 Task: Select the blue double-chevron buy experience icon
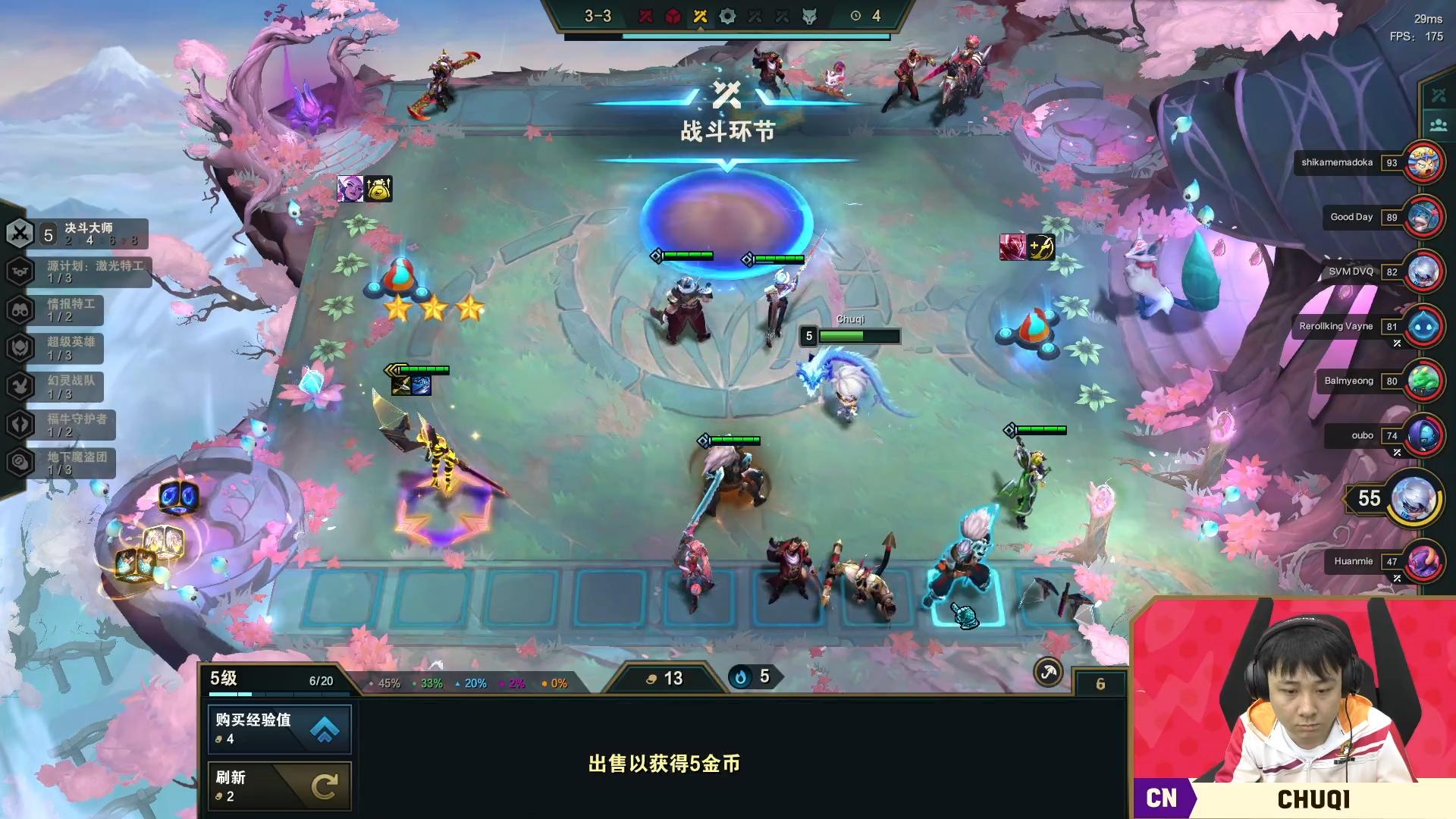click(326, 726)
